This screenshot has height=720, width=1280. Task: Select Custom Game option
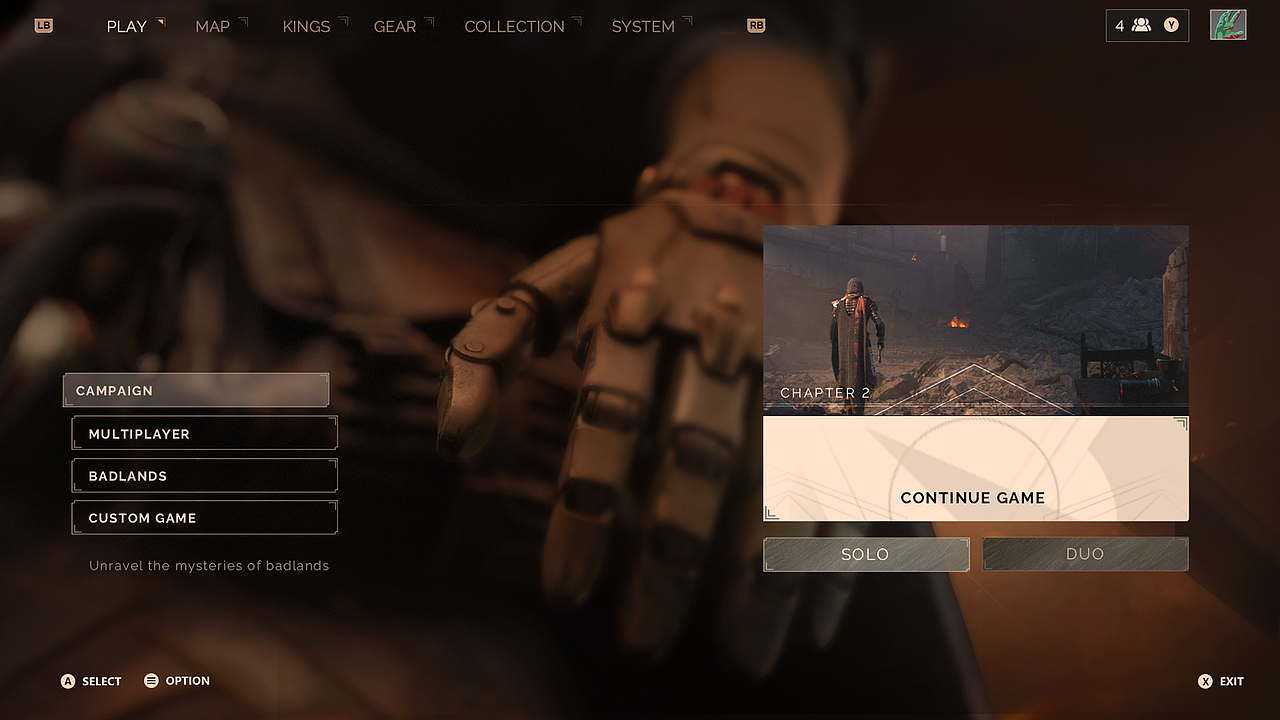204,518
